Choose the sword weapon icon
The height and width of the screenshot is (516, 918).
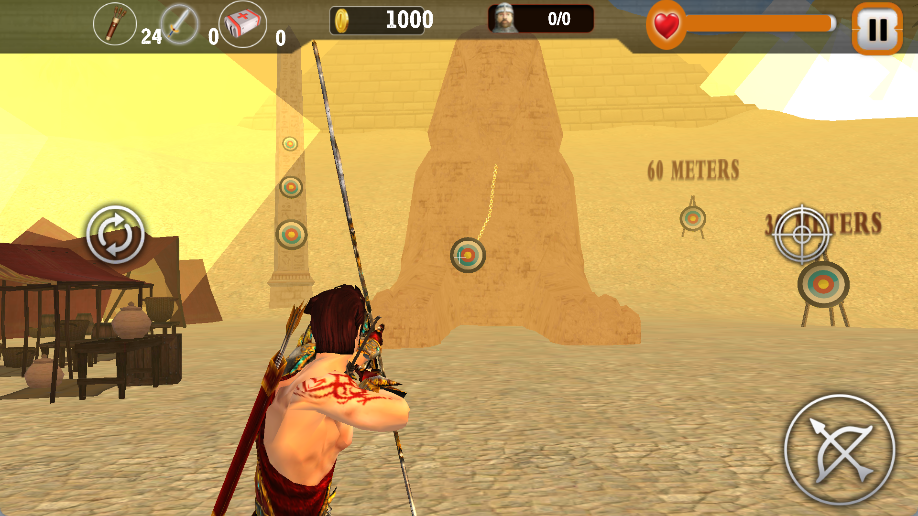181,24
